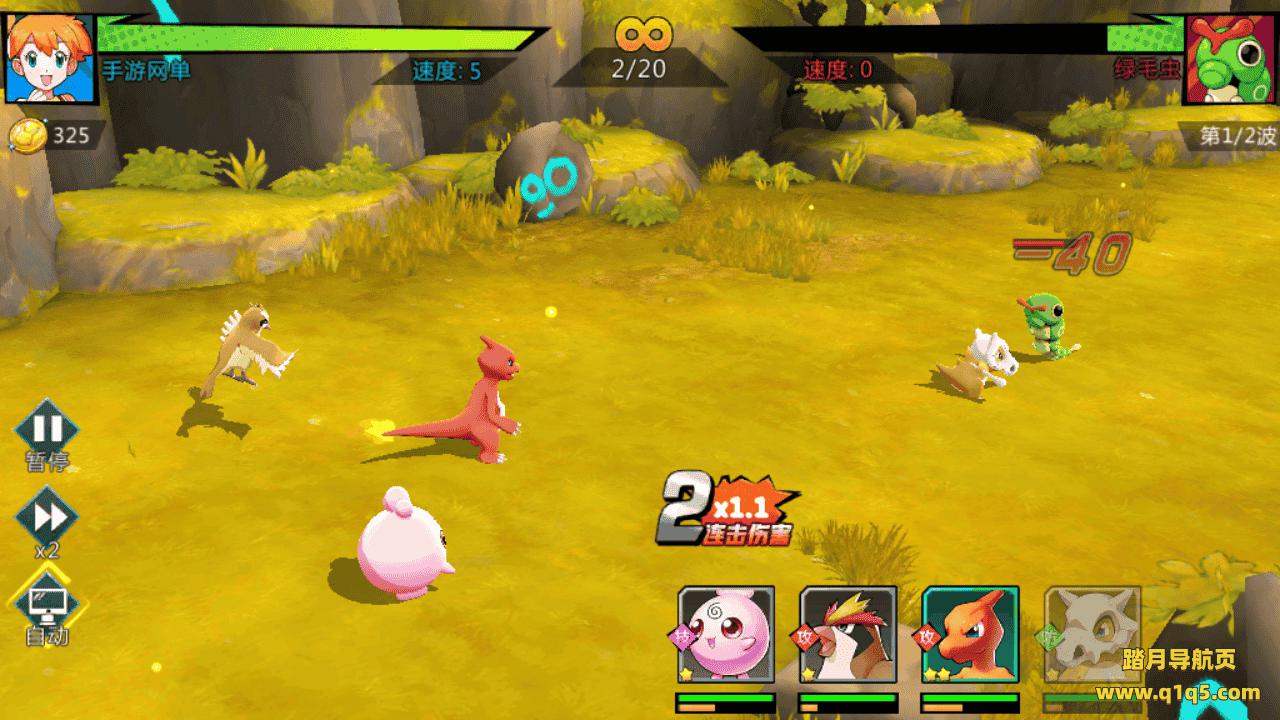Viewport: 1280px width, 720px height.
Task: Activate Charmeleon's skill portrait
Action: point(970,634)
